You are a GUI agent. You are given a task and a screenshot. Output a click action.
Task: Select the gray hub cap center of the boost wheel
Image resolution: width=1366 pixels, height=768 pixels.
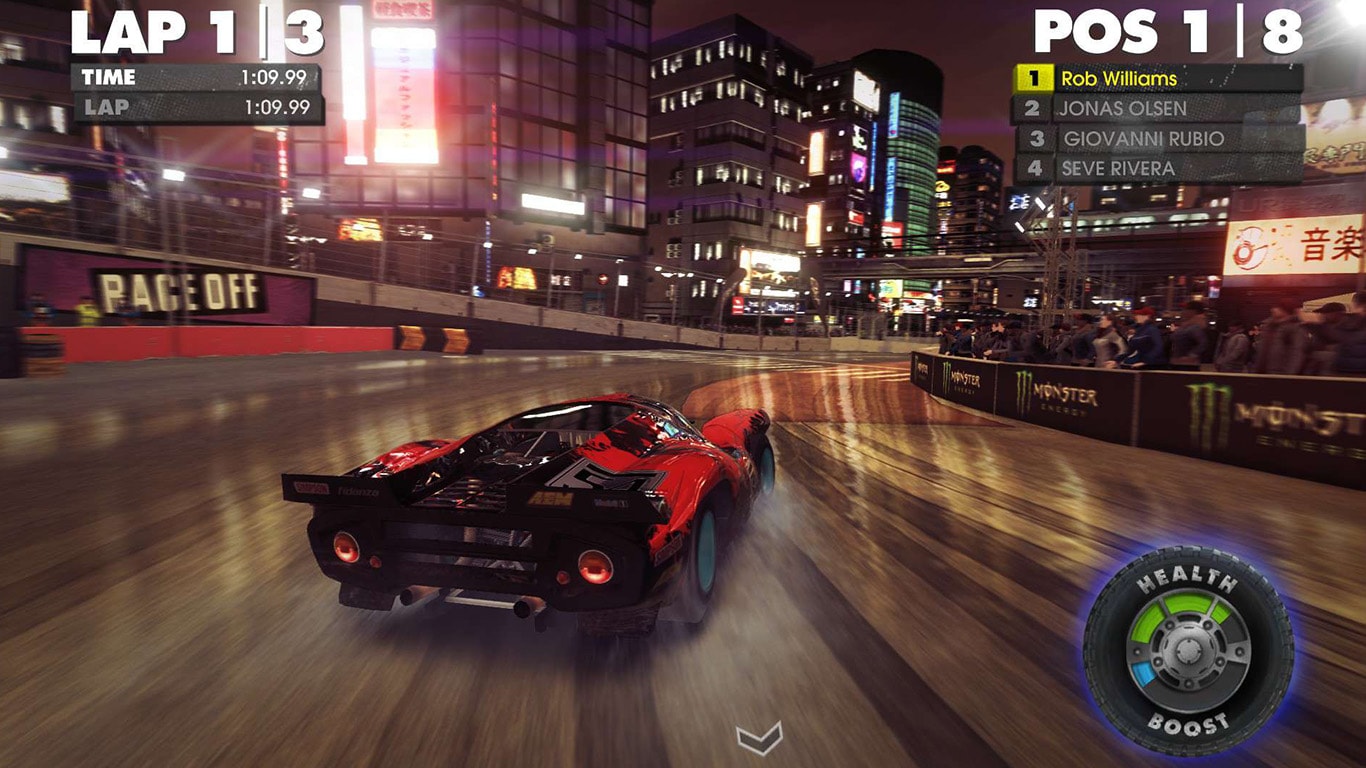pos(1186,650)
